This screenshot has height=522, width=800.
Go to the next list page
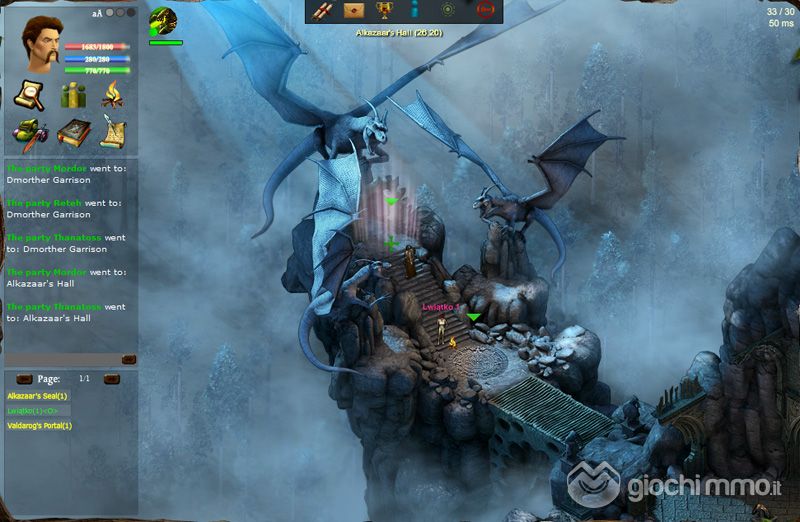pyautogui.click(x=112, y=379)
